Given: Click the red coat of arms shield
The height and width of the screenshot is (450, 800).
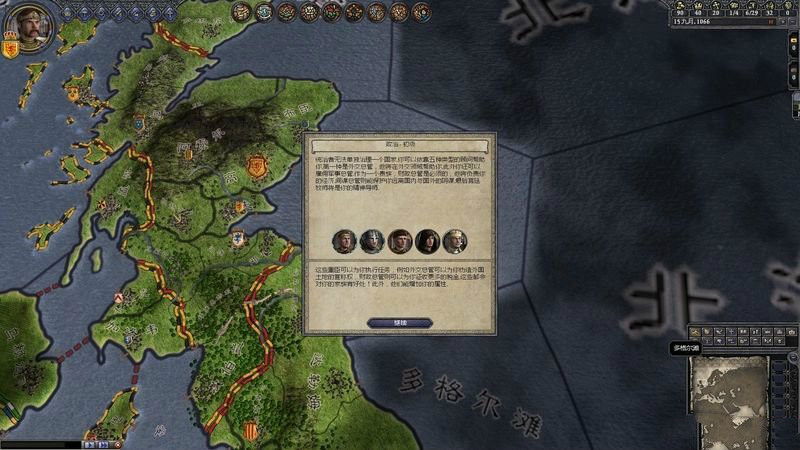Looking at the screenshot, I should pos(12,49).
